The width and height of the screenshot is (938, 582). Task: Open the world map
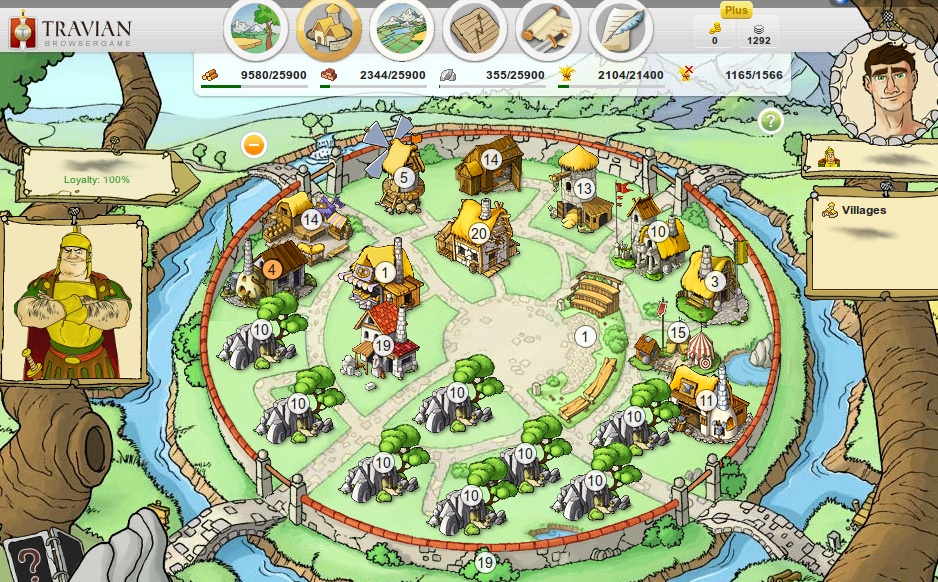click(402, 29)
